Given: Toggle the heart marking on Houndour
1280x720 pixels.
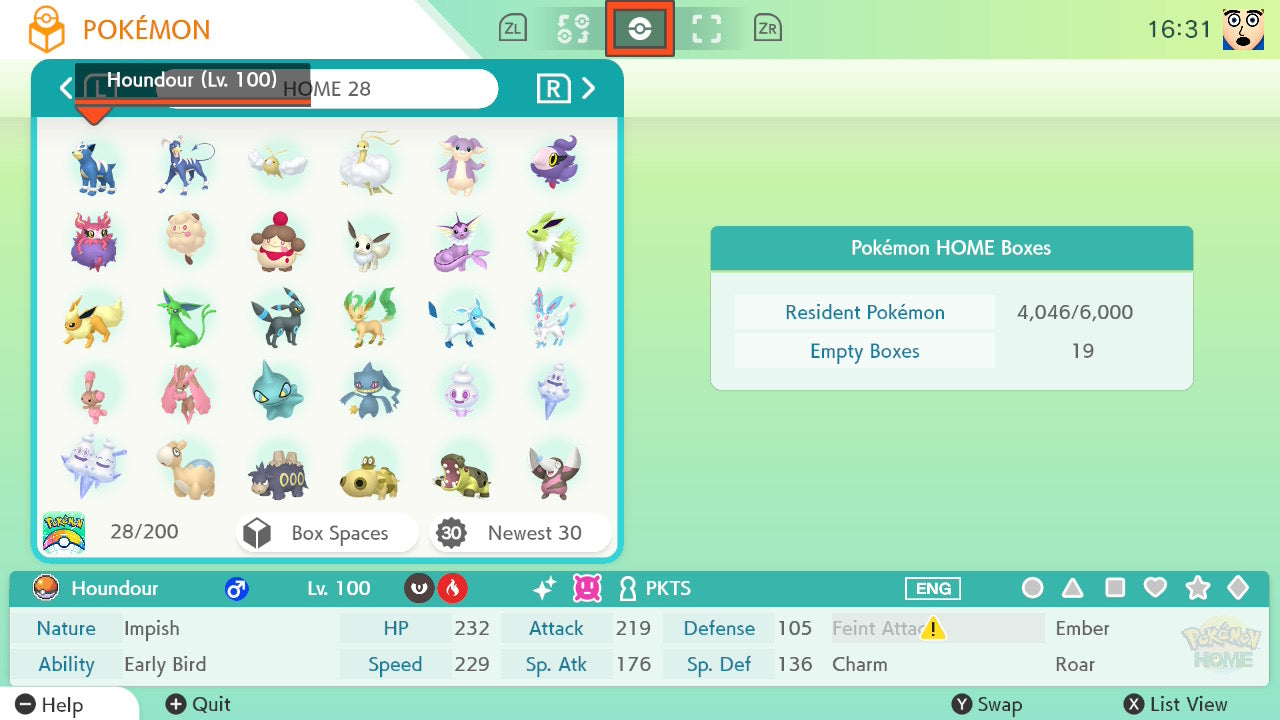Looking at the screenshot, I should click(x=1155, y=589).
